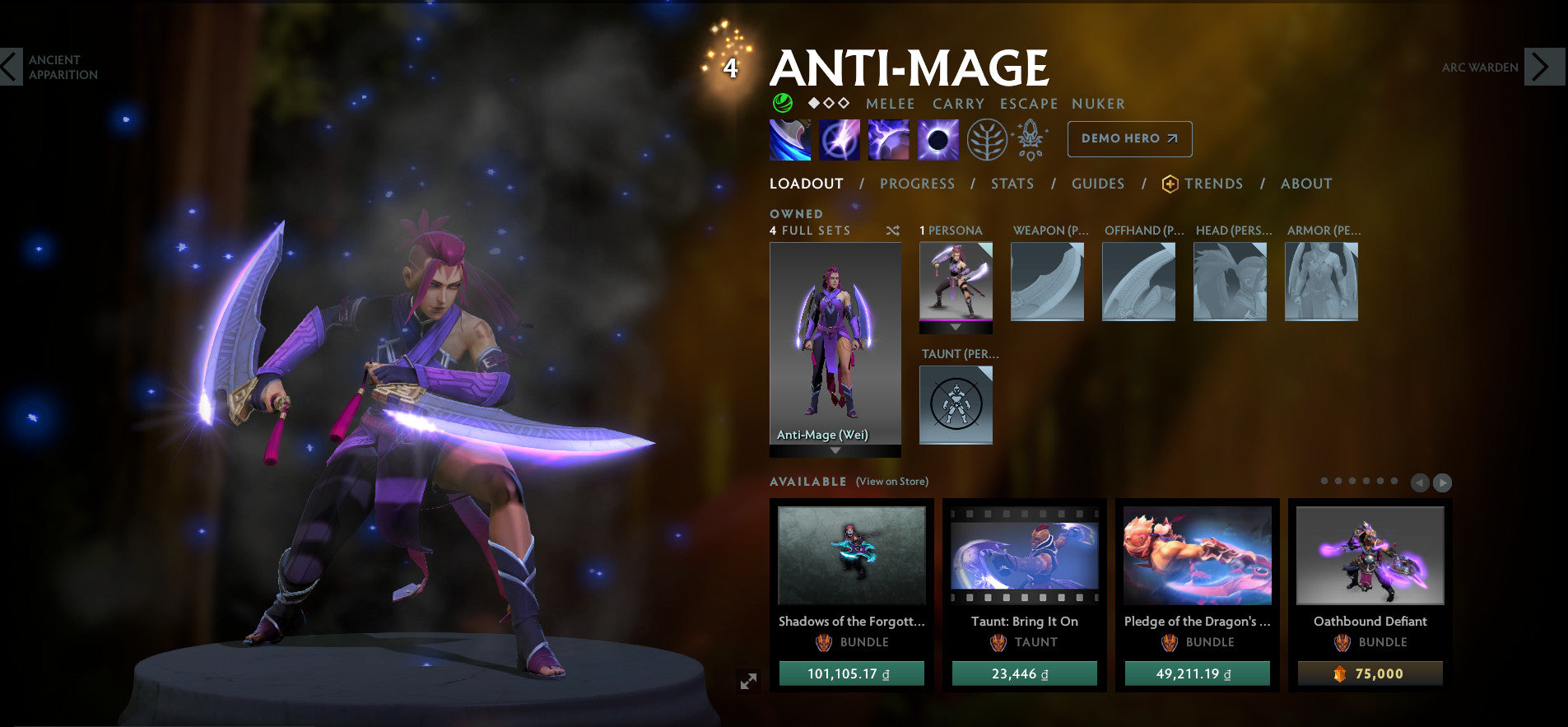Click the Aghanim's Scepter upgrades icon
Screen dimensions: 1568x727
[x=1031, y=138]
